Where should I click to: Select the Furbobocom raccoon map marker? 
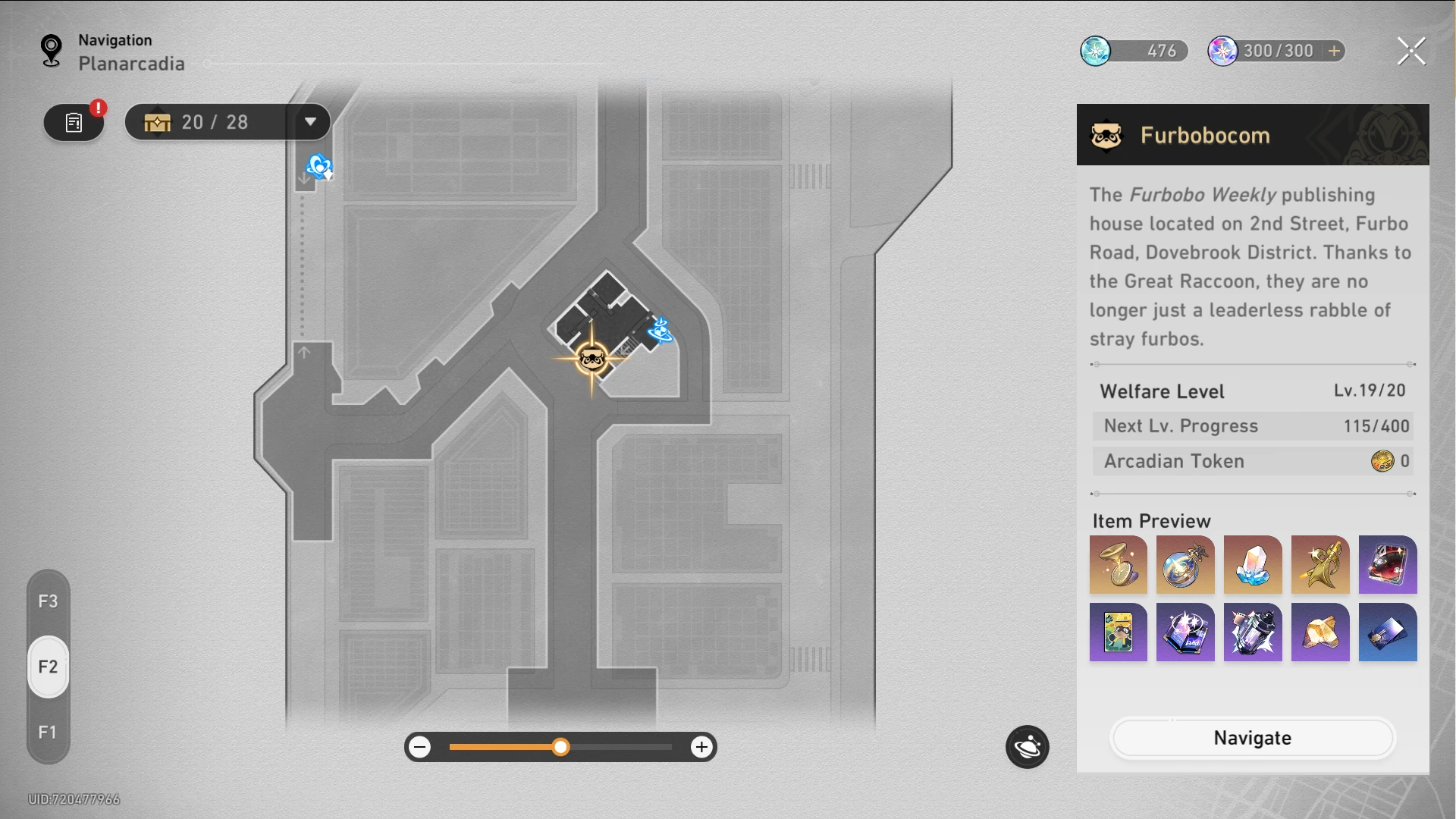pos(591,358)
